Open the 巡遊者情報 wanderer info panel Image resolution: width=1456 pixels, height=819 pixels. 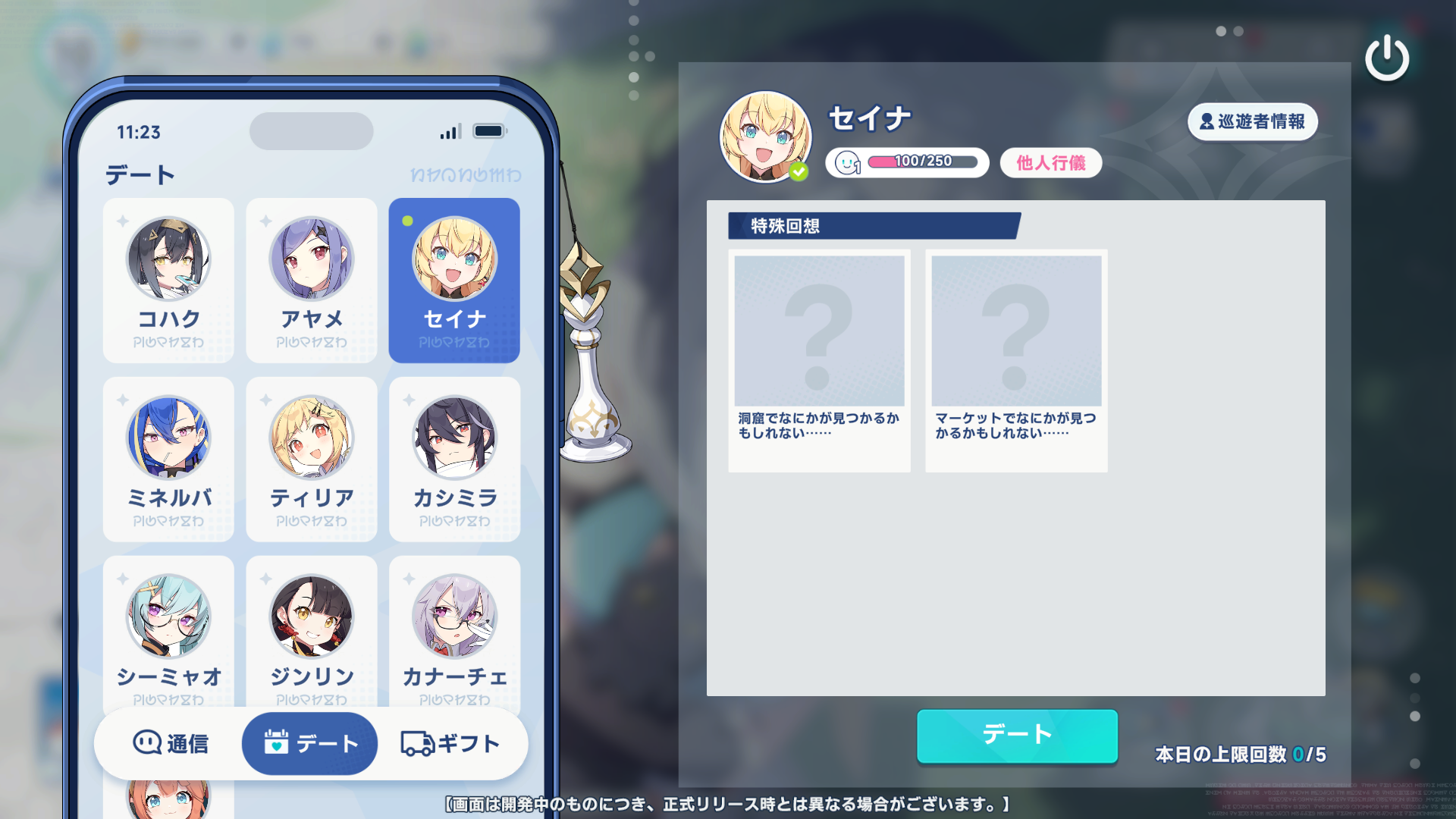click(1252, 122)
